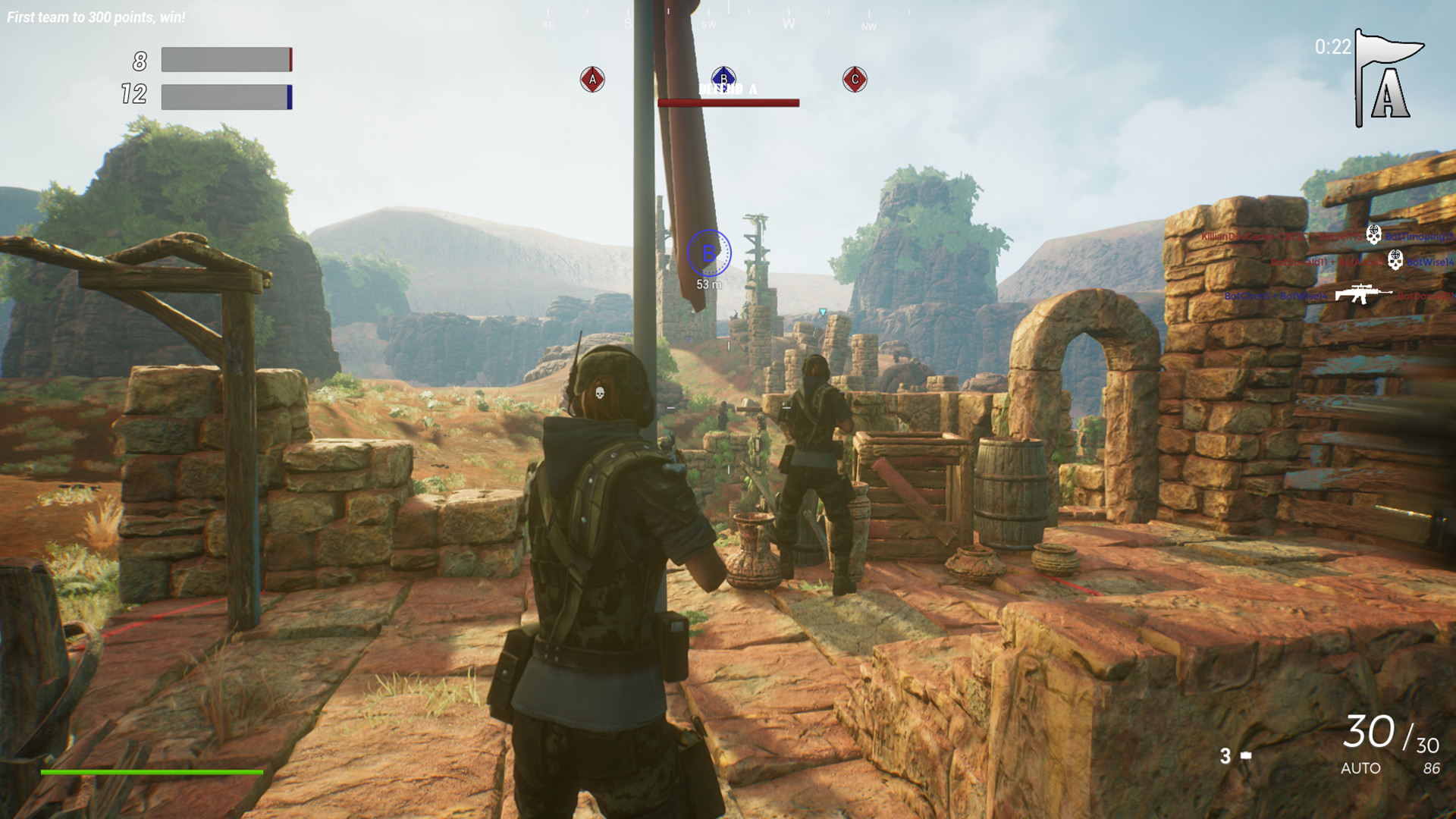This screenshot has height=819, width=1456.
Task: Toggle the red team score bar
Action: click(224, 60)
